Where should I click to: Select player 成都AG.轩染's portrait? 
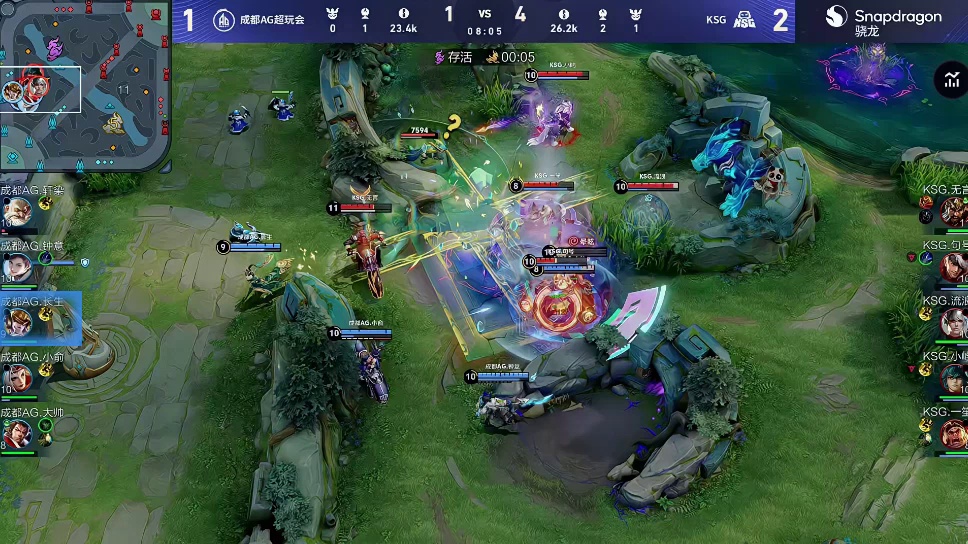pos(17,211)
